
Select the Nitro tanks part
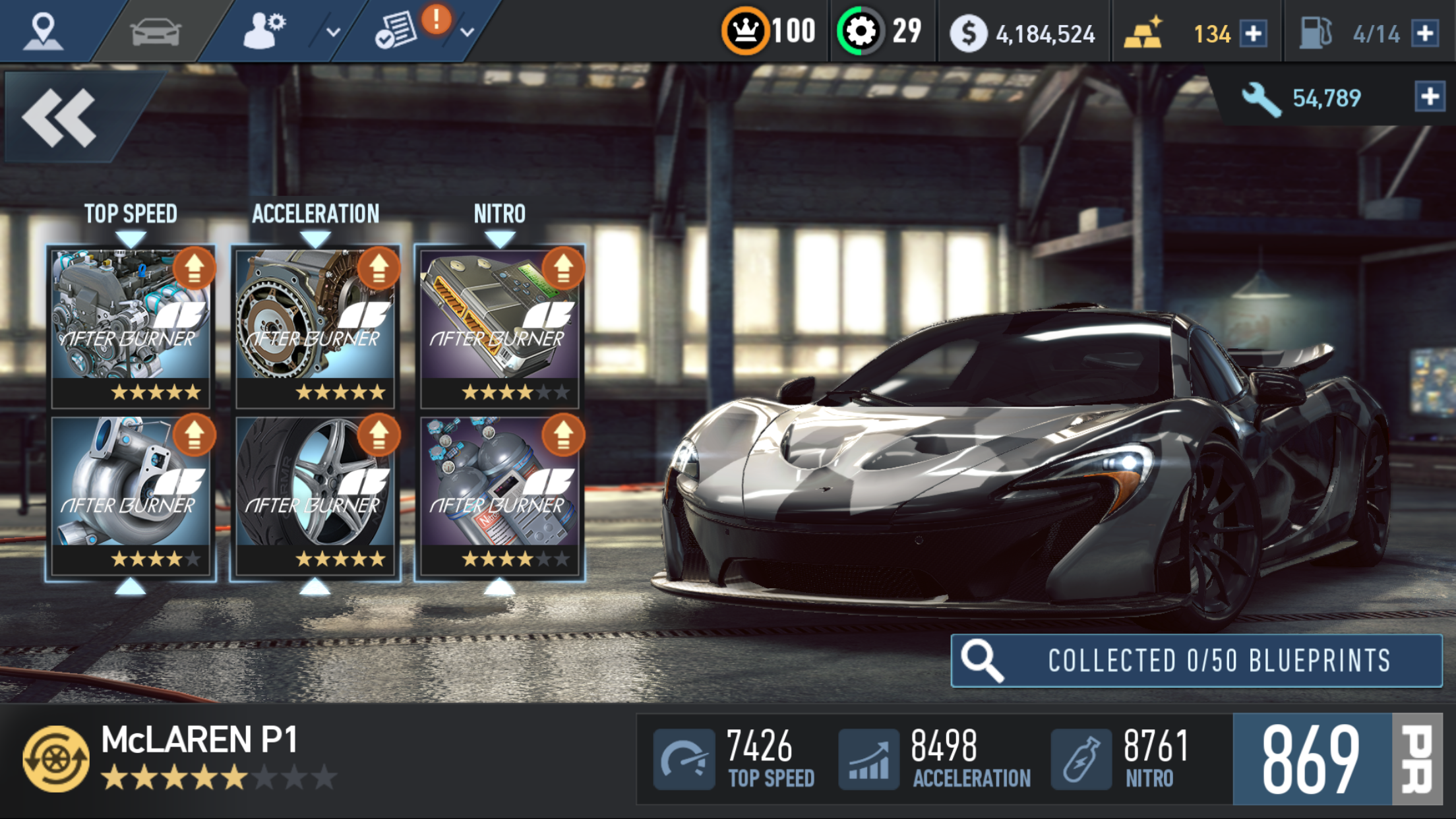pyautogui.click(x=500, y=495)
